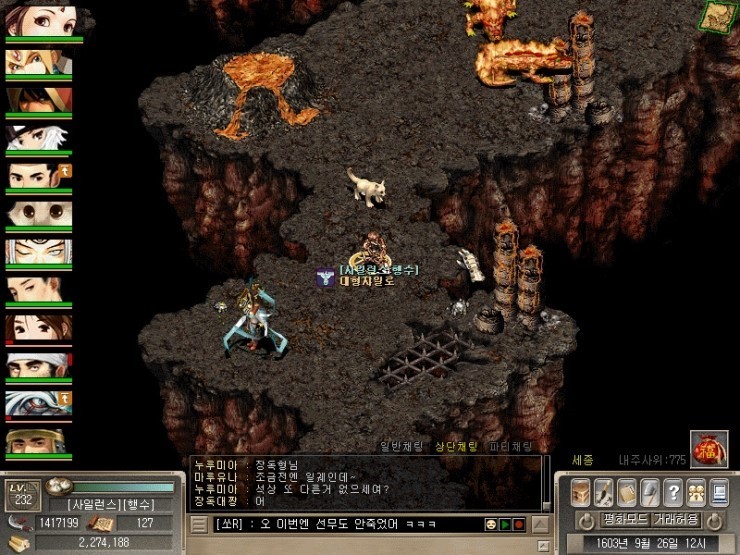Open the two-people party icon
740x555 pixels.
click(x=697, y=492)
